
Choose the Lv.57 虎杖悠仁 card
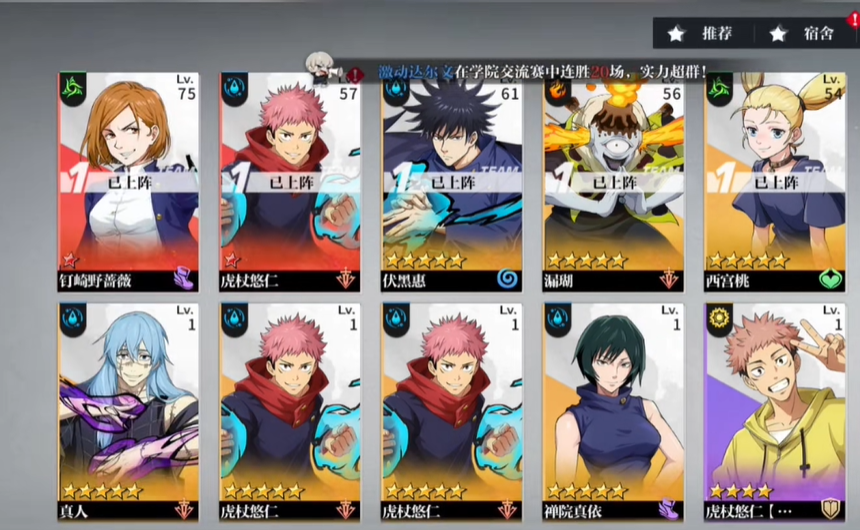290,180
